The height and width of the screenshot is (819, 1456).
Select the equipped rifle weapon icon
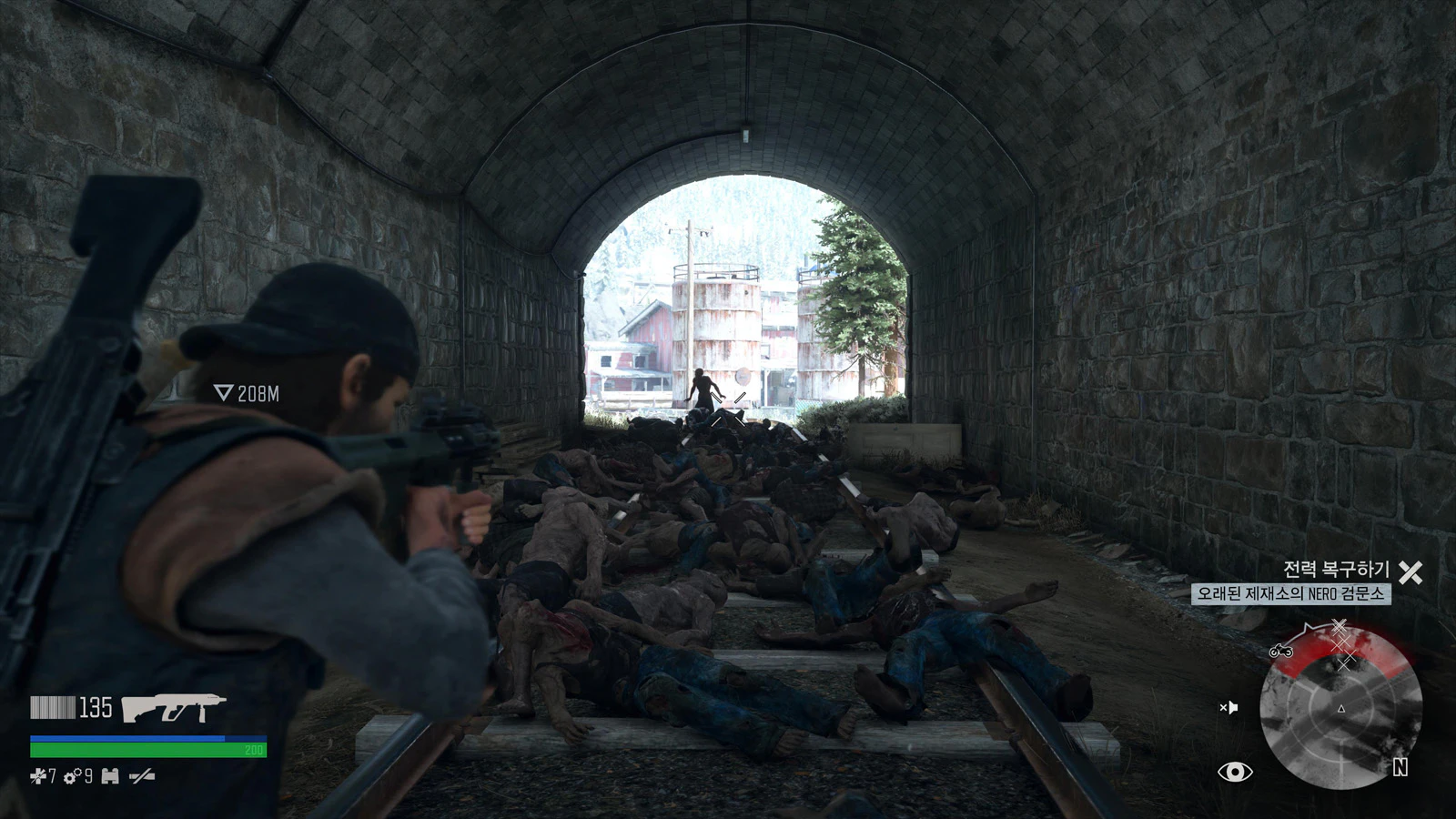(x=173, y=707)
